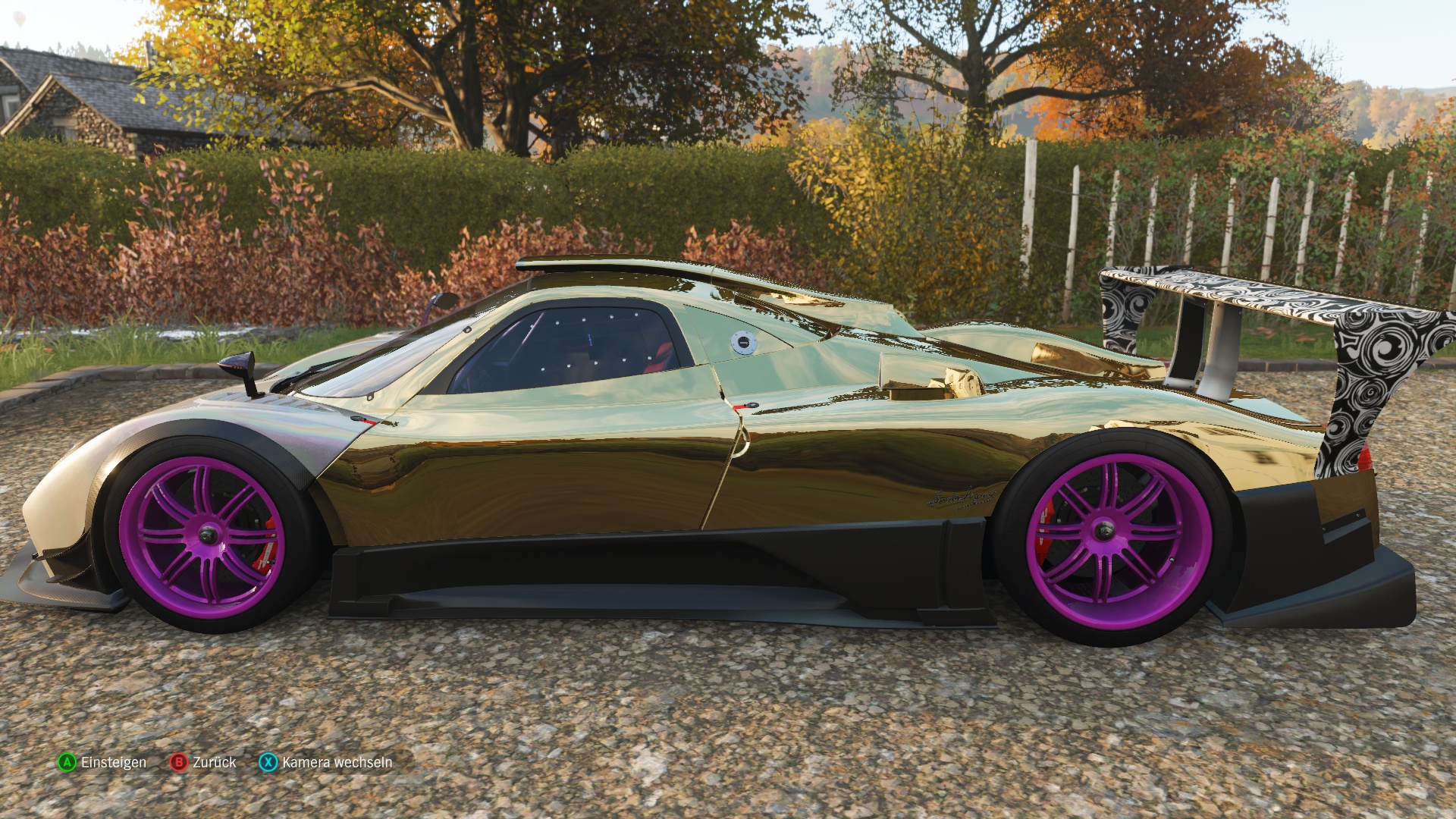Image resolution: width=1456 pixels, height=819 pixels.
Task: Click the Einsteigen button label
Action: point(112,763)
